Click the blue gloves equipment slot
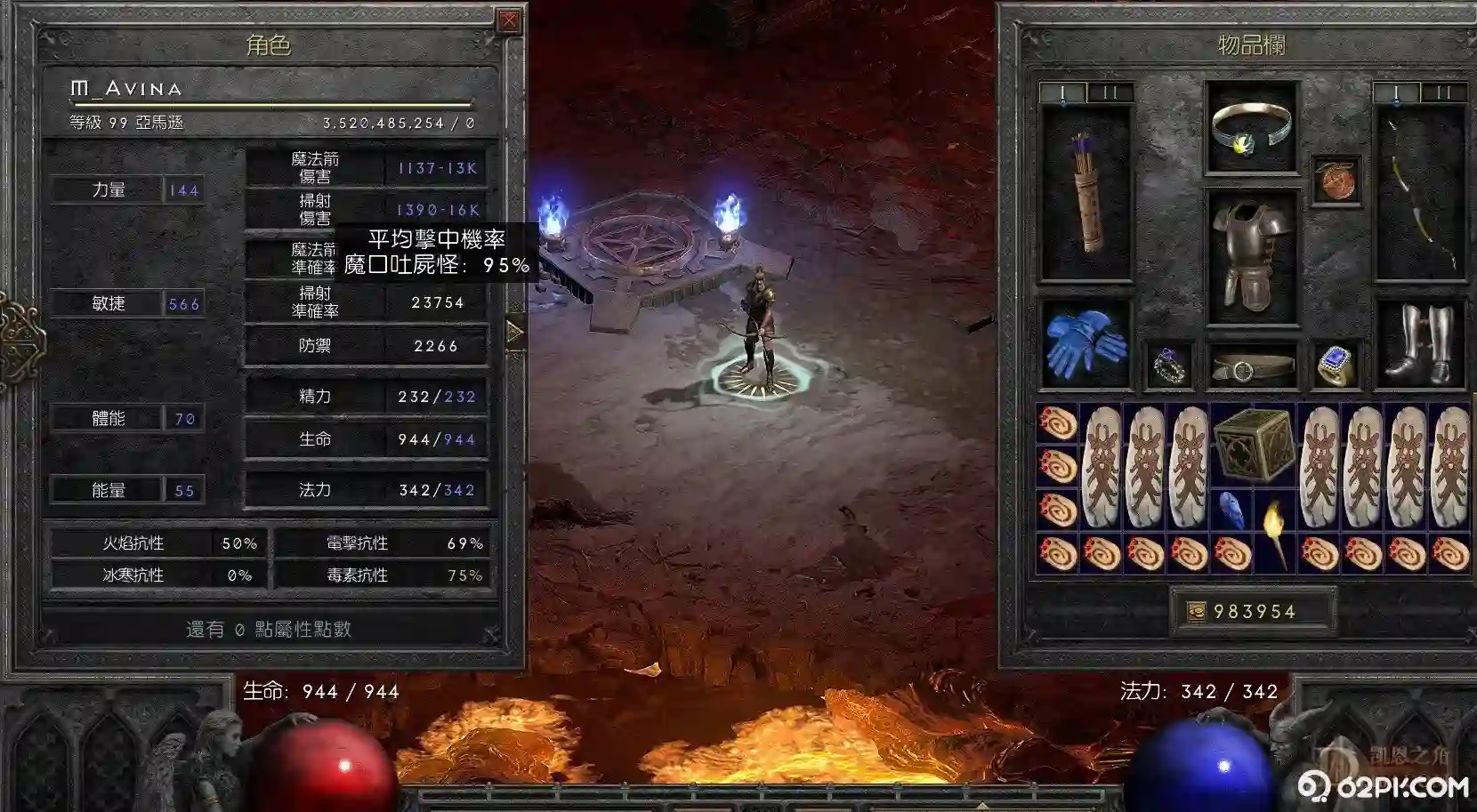The width and height of the screenshot is (1477, 812). tap(1085, 344)
